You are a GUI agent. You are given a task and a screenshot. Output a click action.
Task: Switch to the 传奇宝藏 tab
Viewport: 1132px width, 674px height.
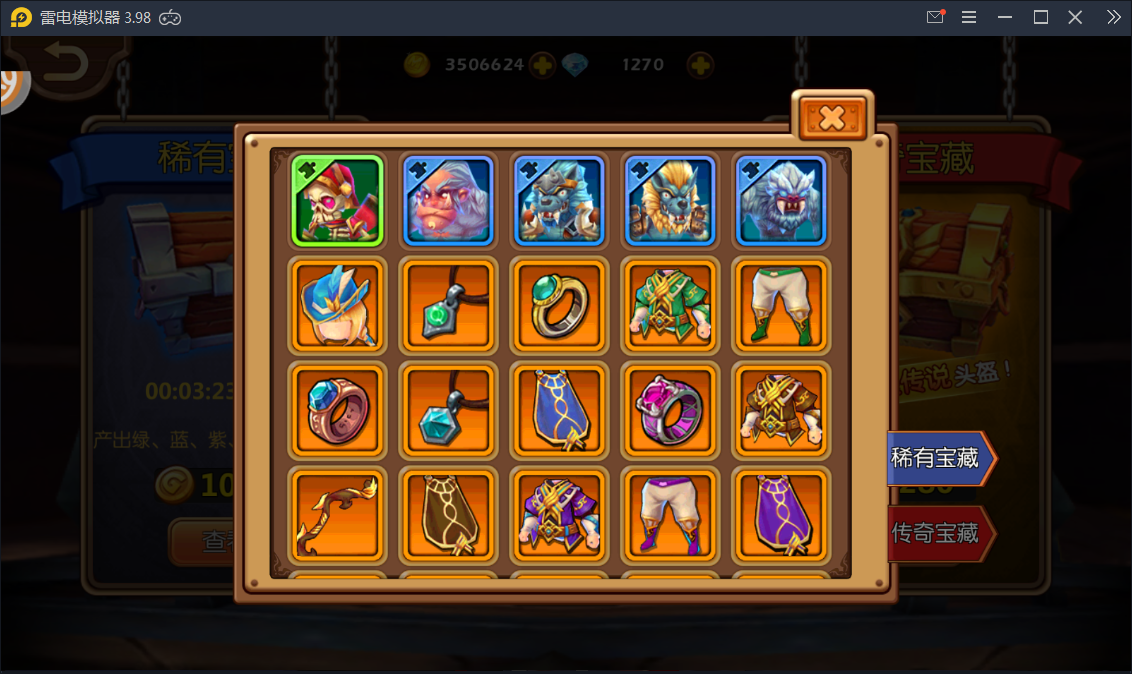pyautogui.click(x=938, y=533)
